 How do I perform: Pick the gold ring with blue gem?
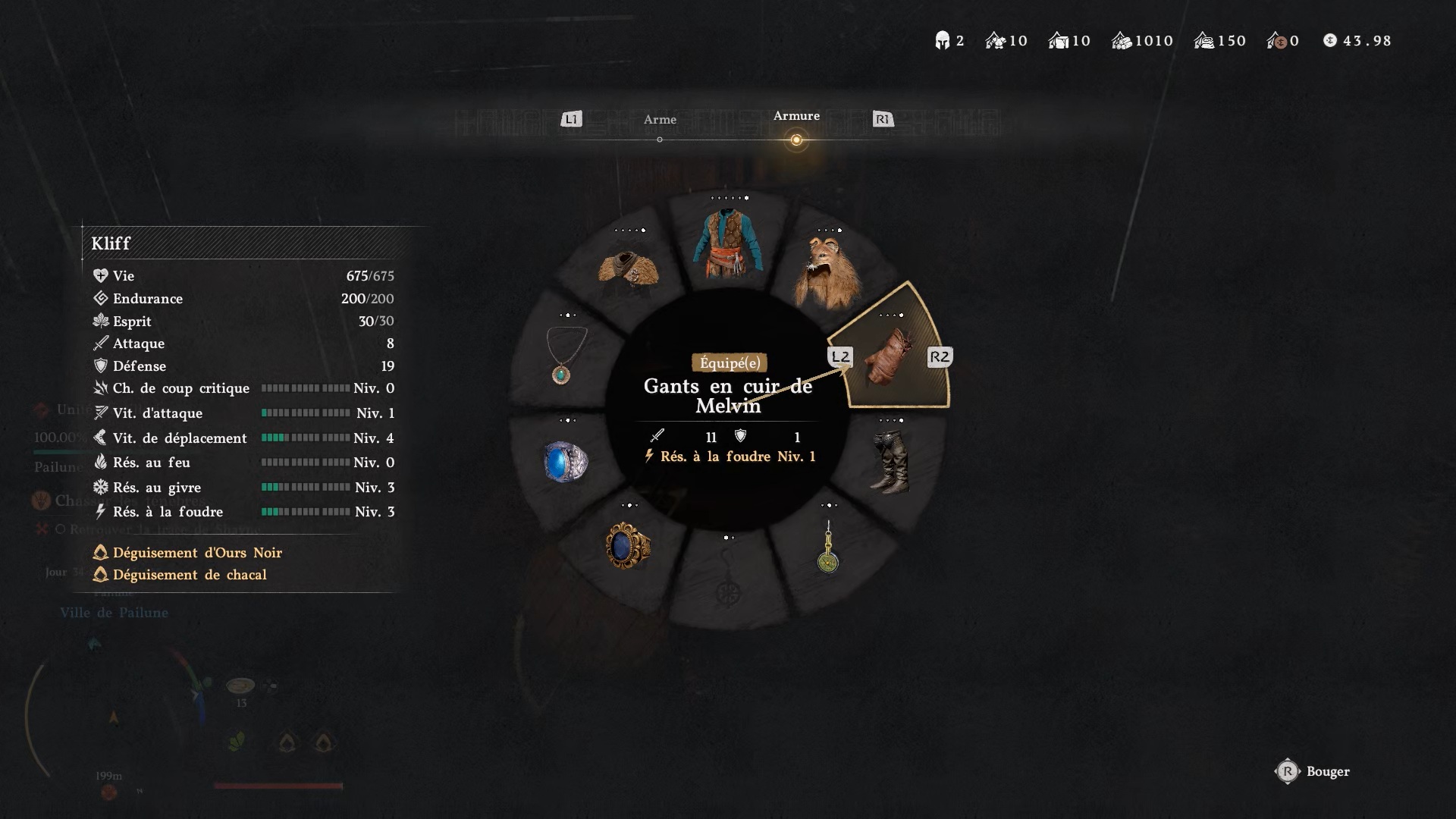click(x=628, y=544)
